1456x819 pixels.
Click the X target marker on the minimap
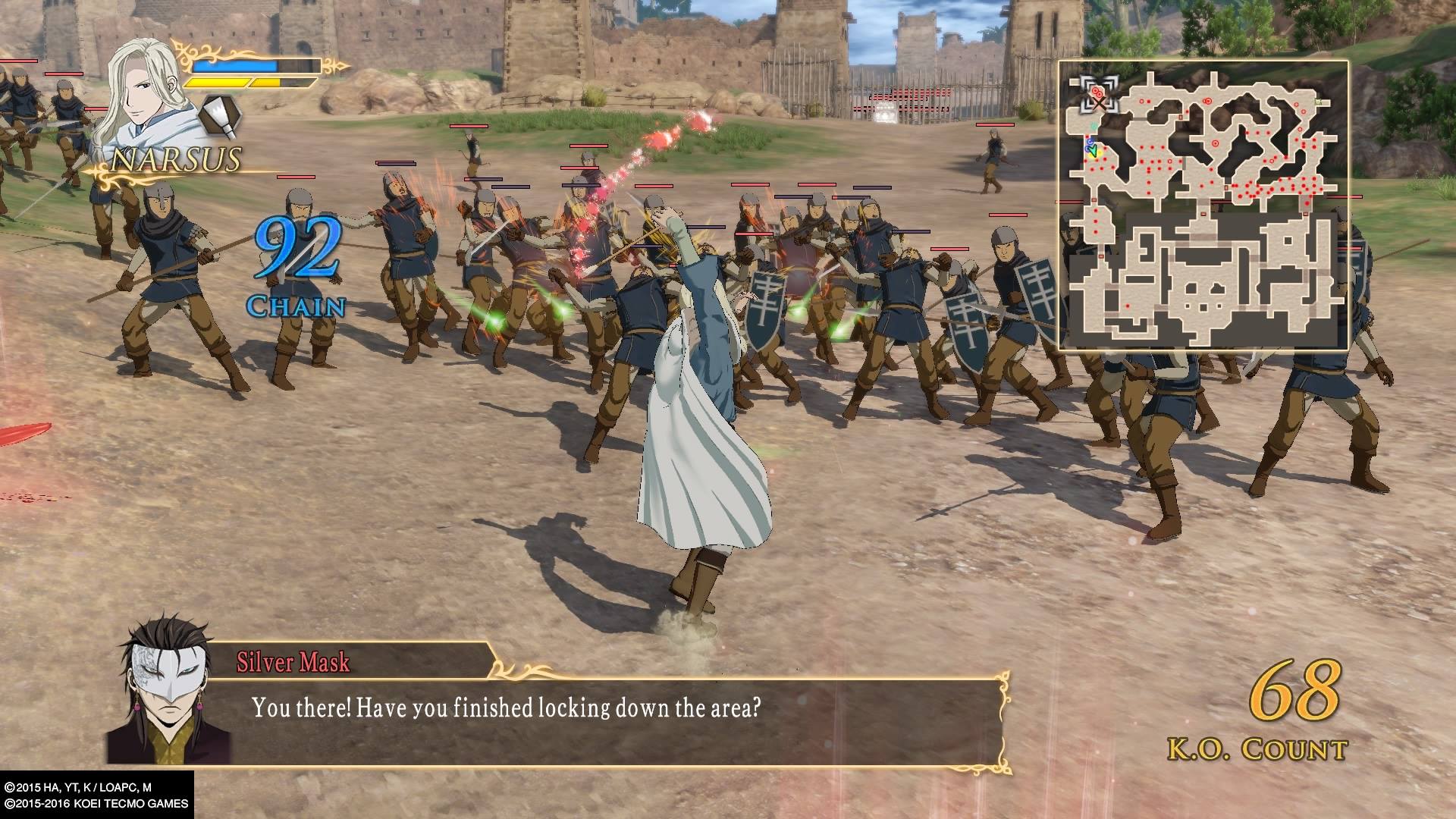click(x=1100, y=104)
